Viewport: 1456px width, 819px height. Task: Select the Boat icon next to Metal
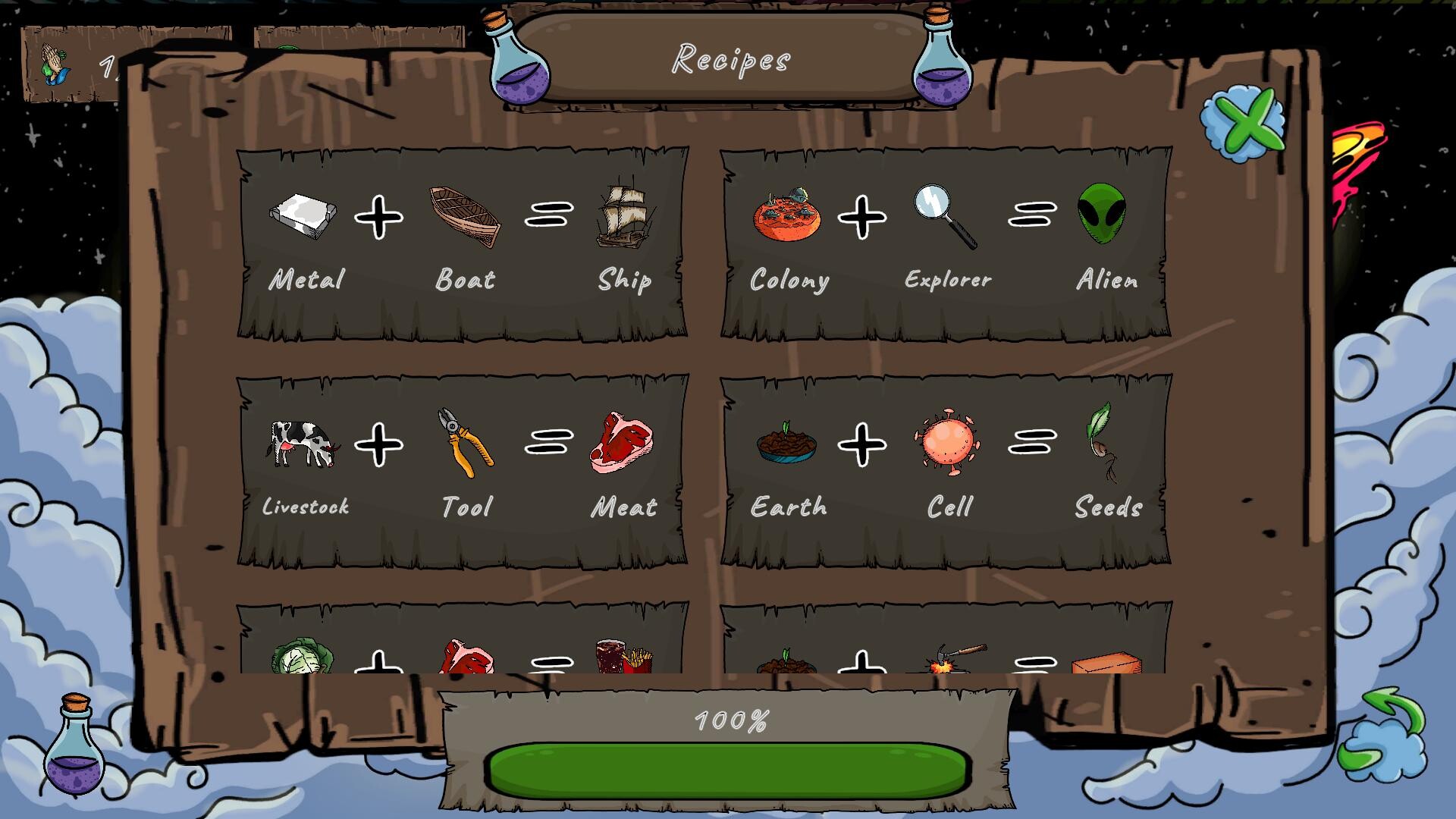click(464, 218)
